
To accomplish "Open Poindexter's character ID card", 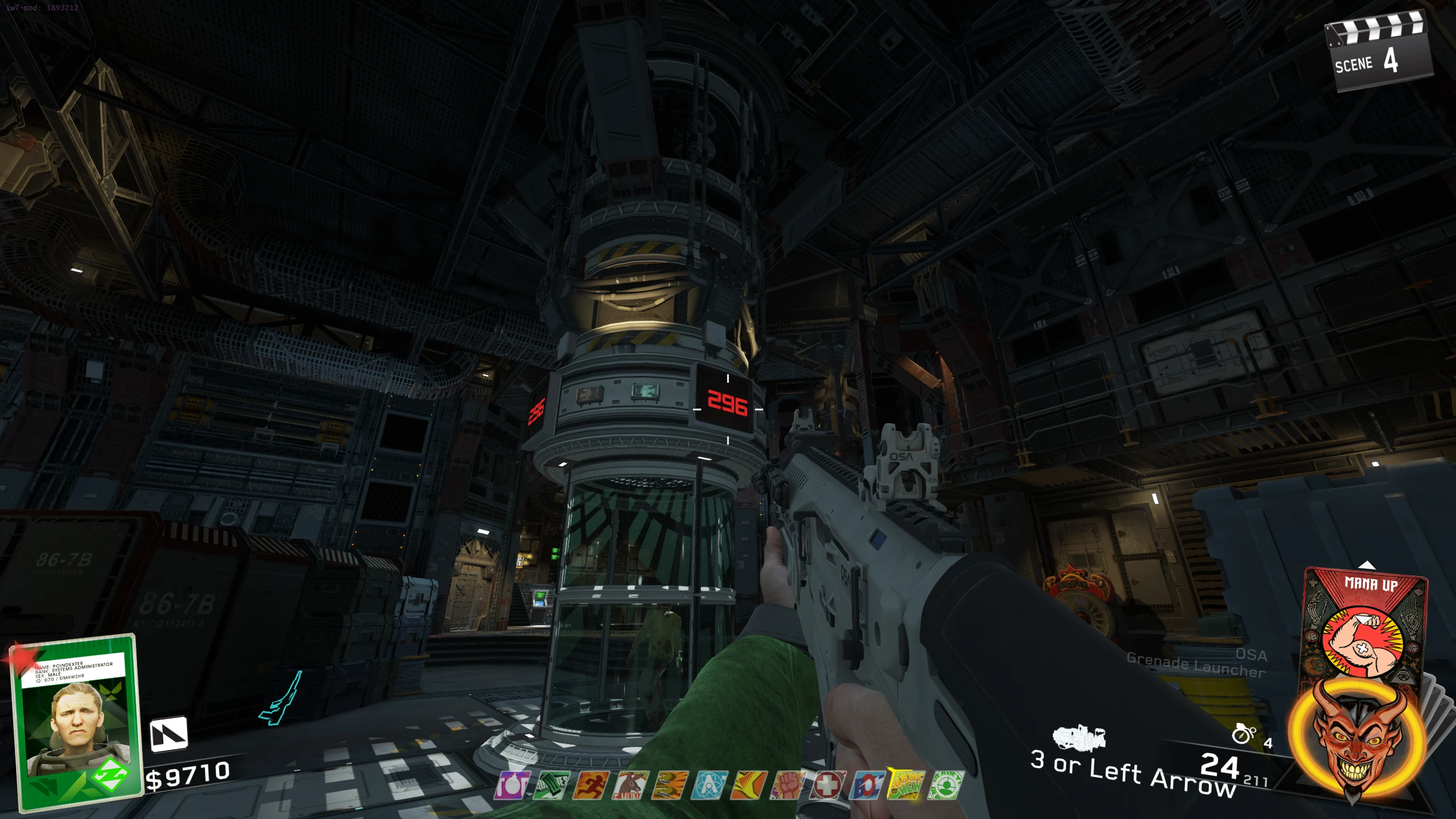I will click(x=77, y=721).
